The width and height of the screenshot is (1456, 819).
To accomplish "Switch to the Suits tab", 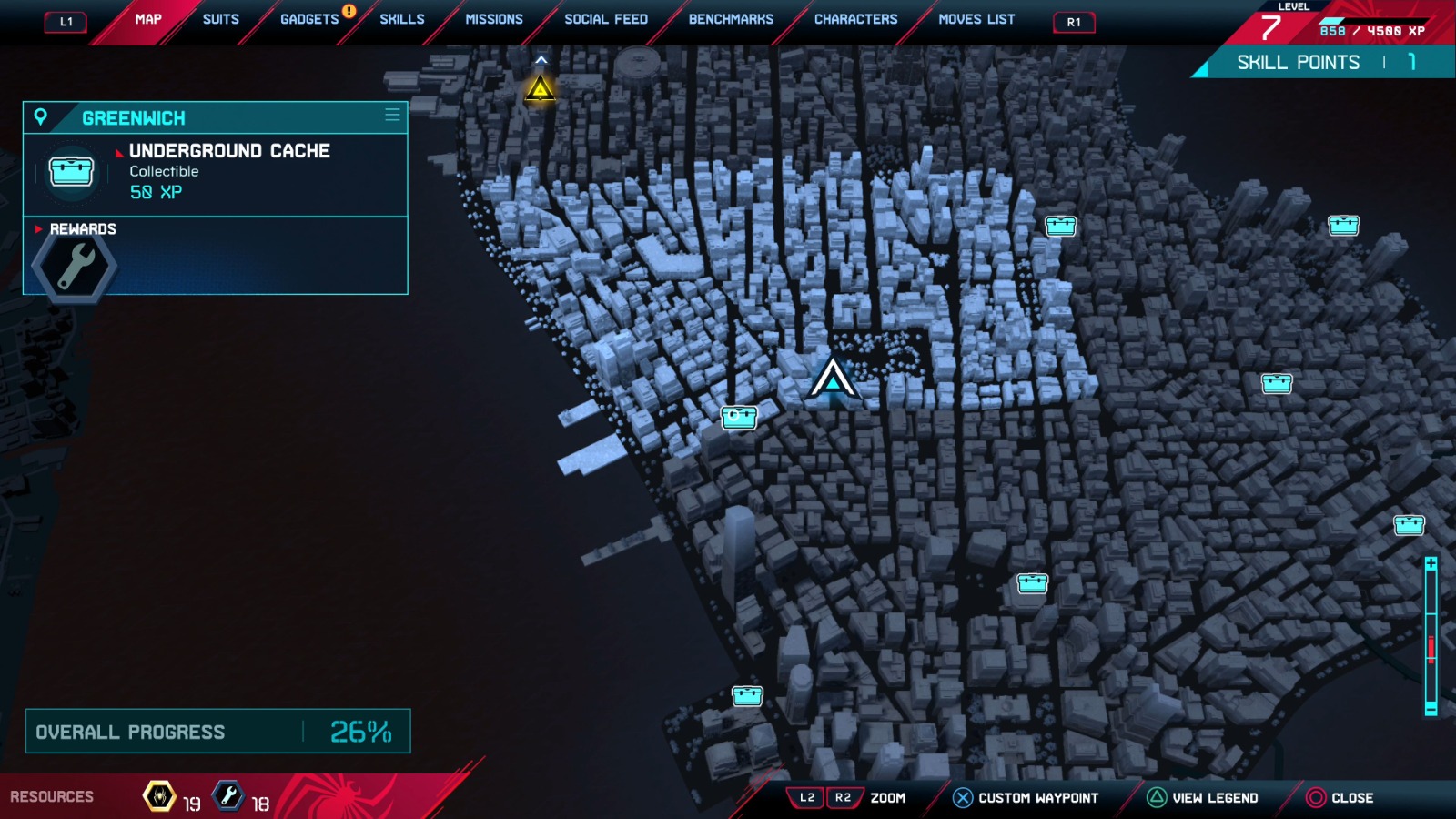I will click(220, 19).
